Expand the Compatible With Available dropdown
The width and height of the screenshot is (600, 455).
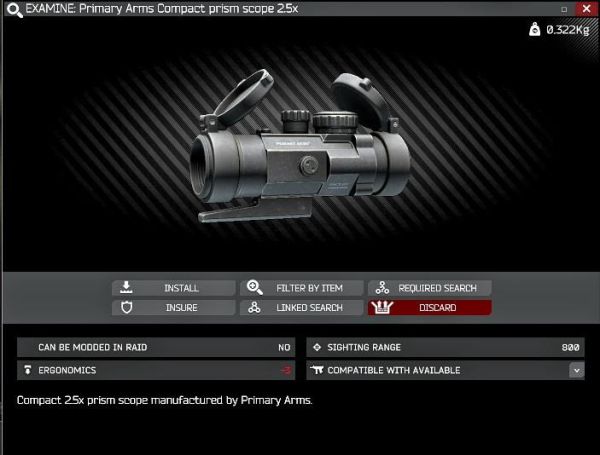point(576,370)
